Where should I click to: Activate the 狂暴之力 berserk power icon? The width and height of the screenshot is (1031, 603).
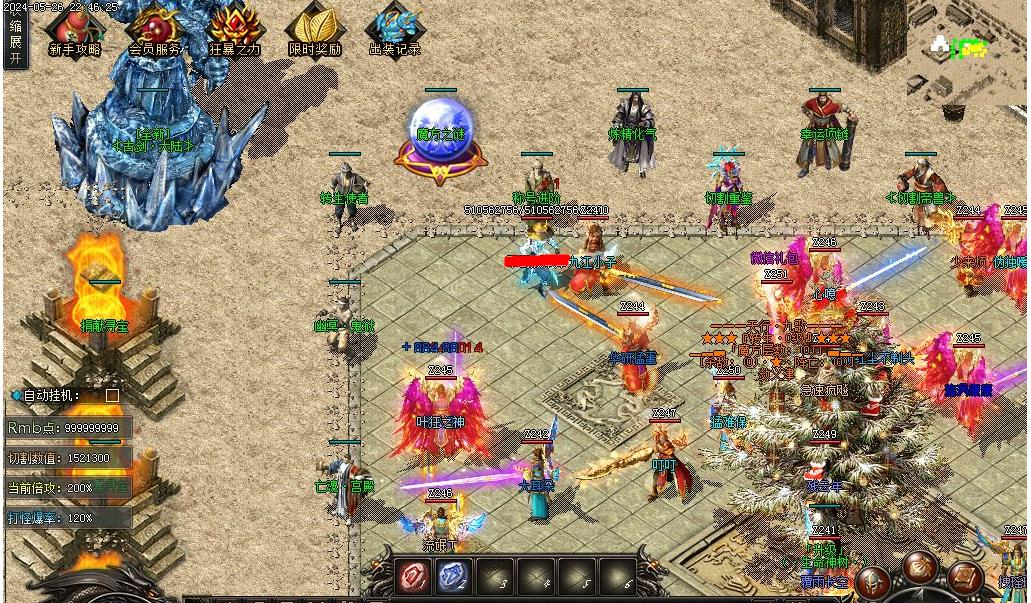pos(236,30)
